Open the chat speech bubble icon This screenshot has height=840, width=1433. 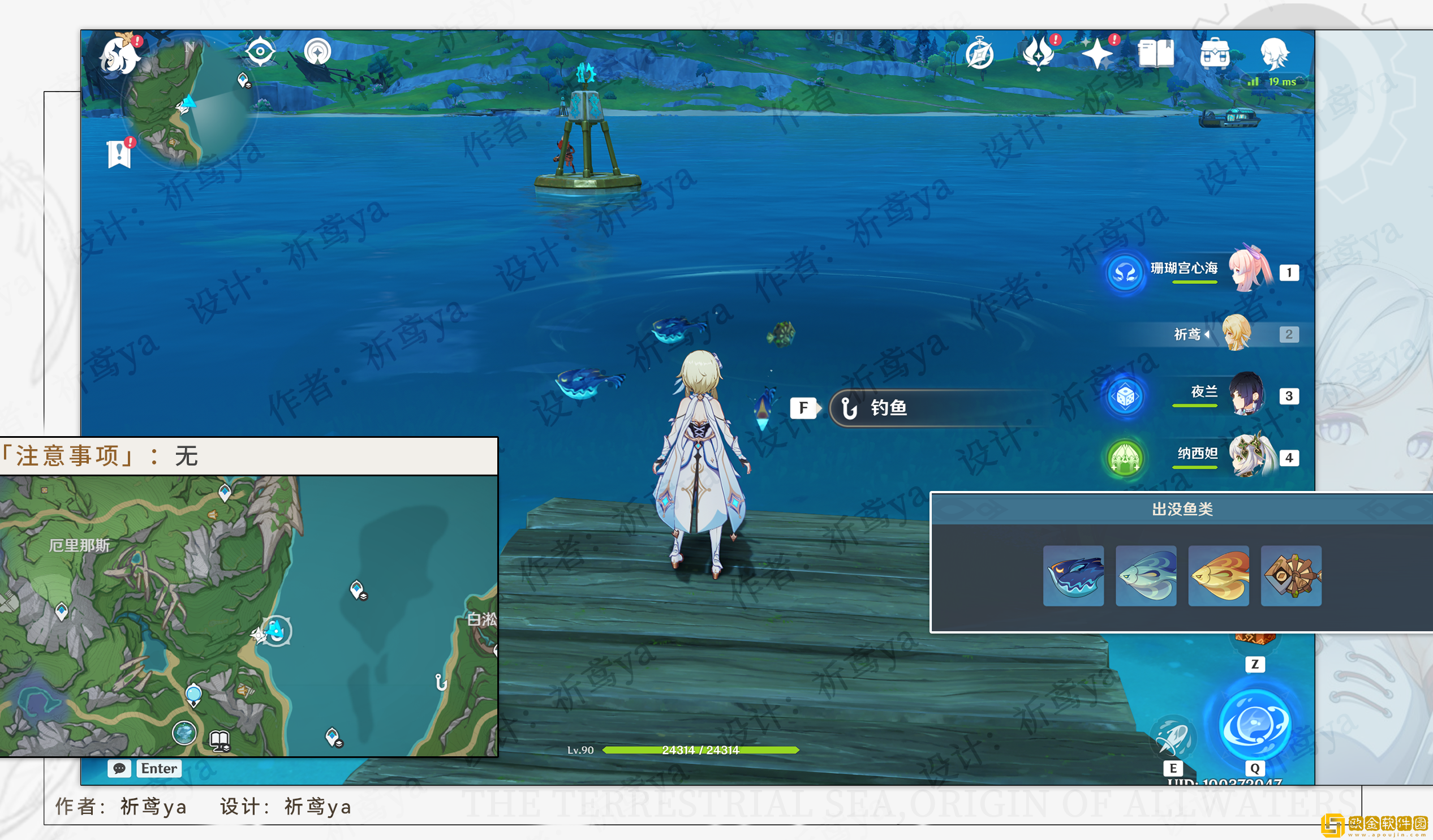[119, 769]
